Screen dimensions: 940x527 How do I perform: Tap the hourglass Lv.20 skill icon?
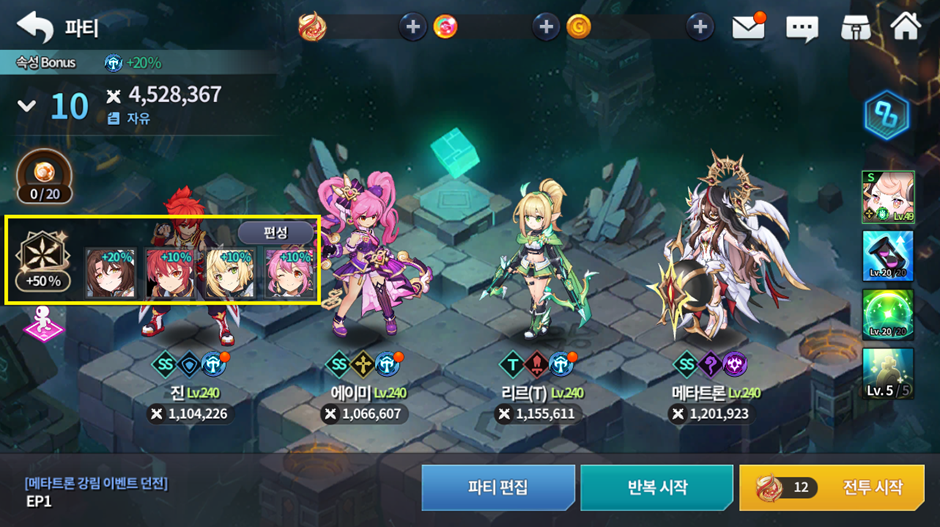(887, 255)
